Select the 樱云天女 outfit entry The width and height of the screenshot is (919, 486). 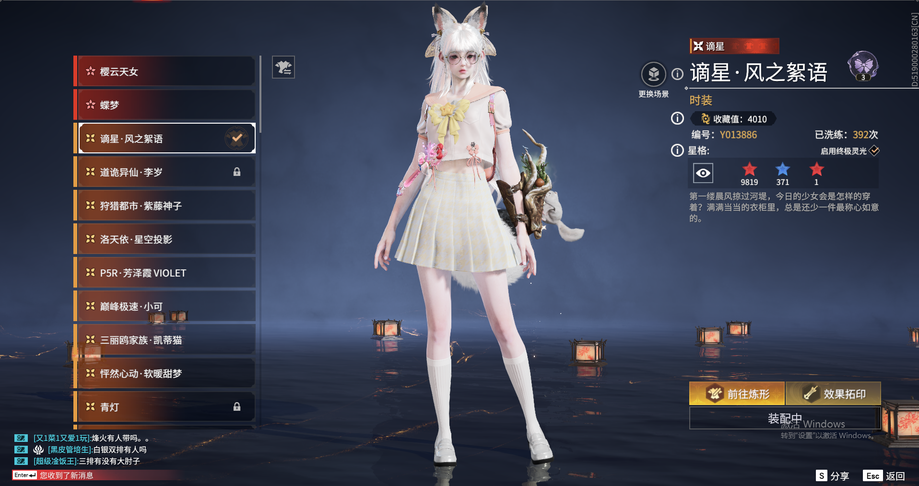[165, 71]
